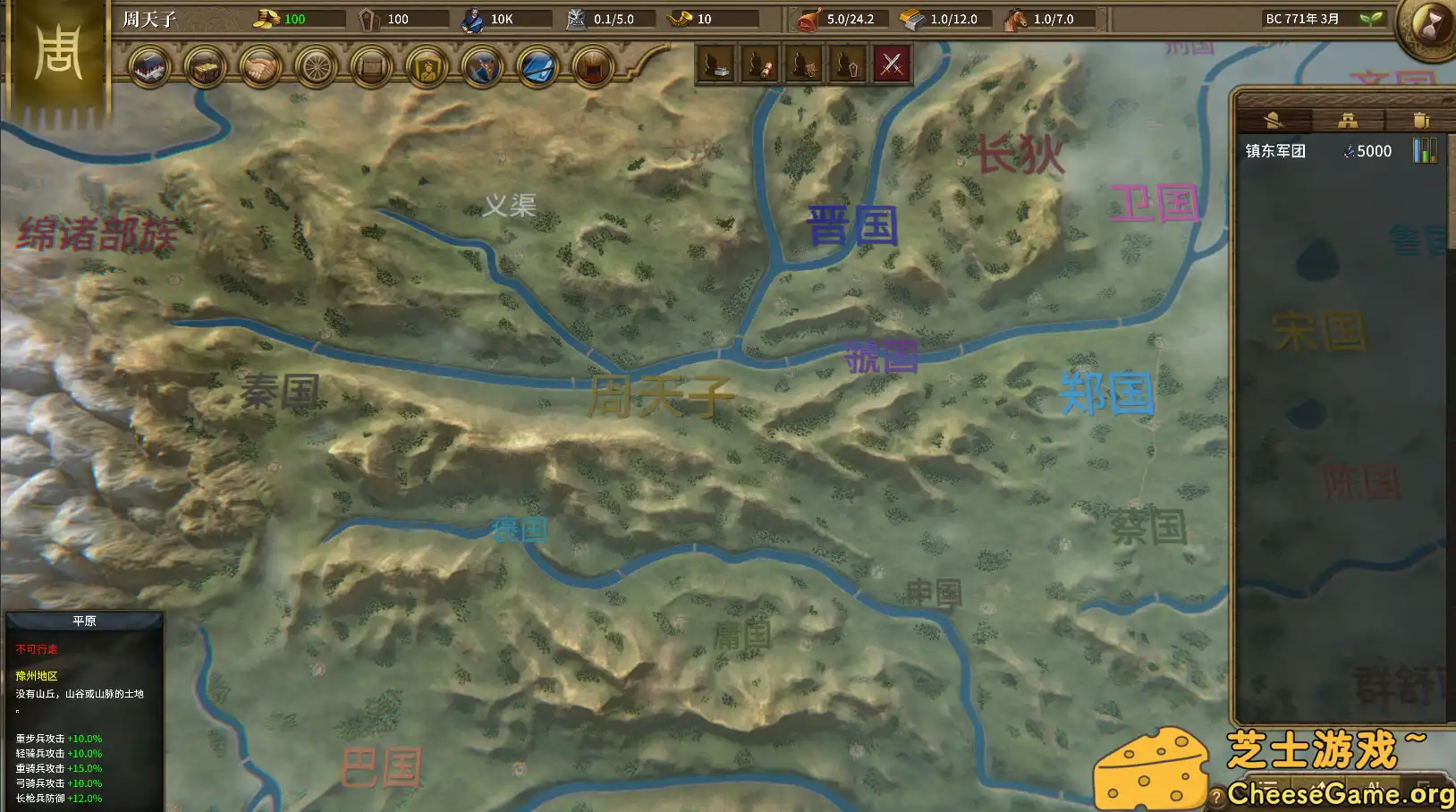Open the yellow official portrait icon
Screen dimensions: 1456x812
[x=427, y=67]
